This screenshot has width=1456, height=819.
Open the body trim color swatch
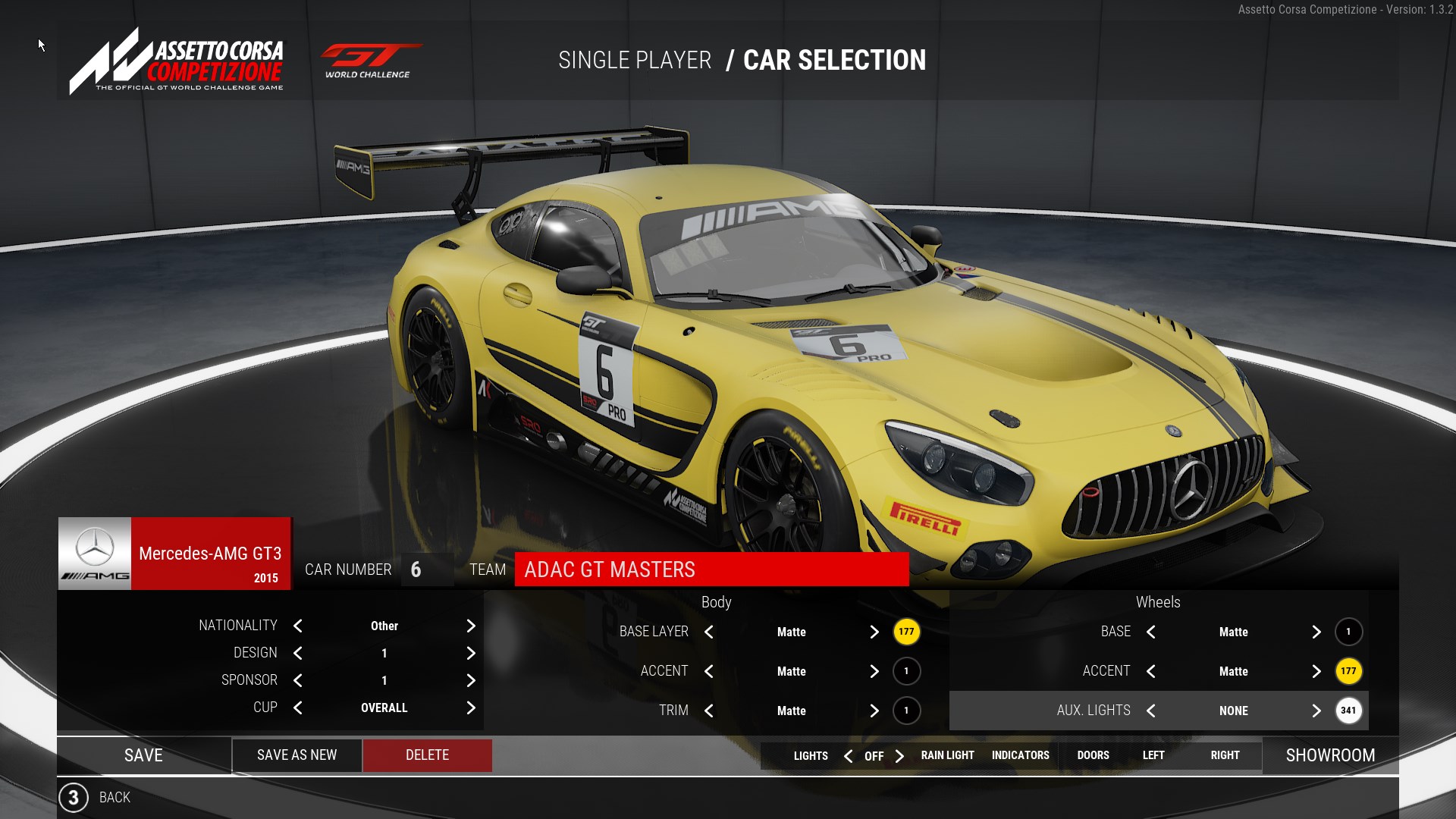click(906, 711)
